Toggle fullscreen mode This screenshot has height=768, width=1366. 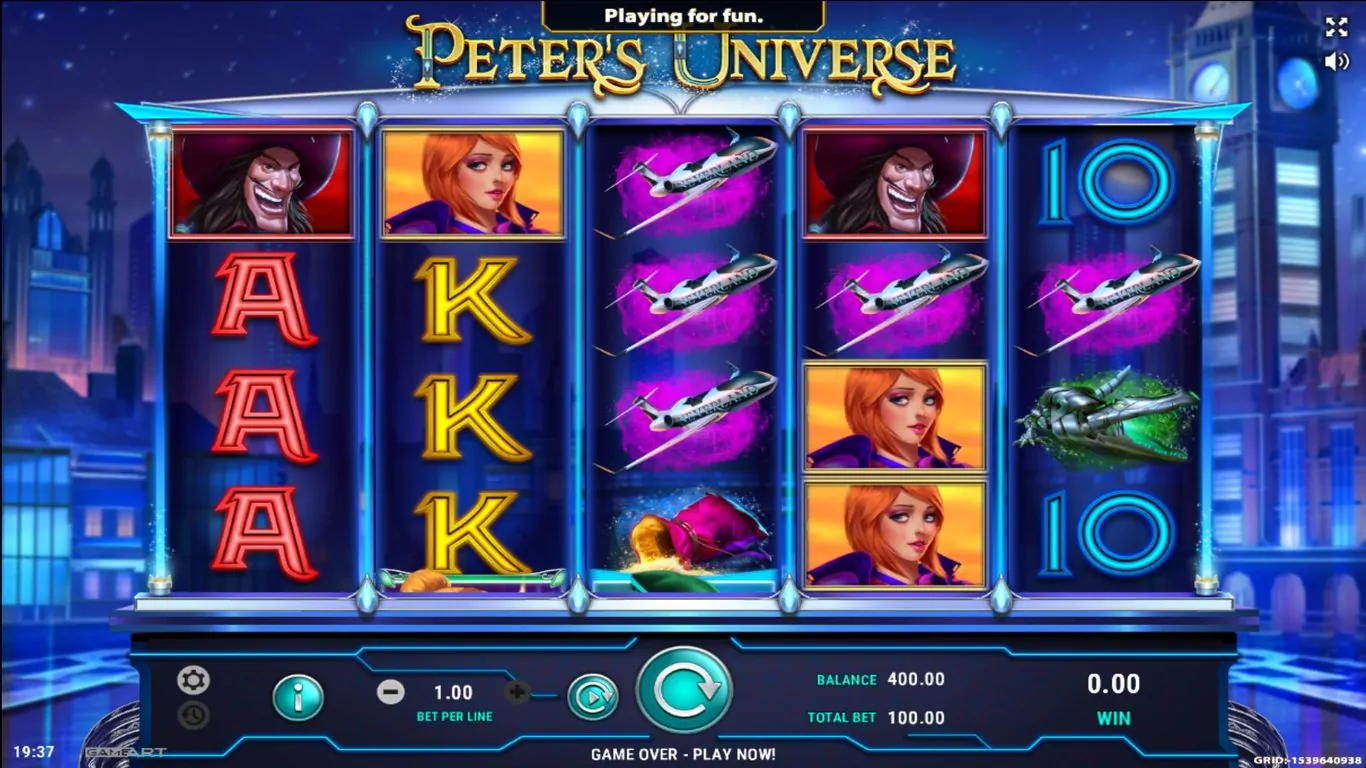(1336, 28)
